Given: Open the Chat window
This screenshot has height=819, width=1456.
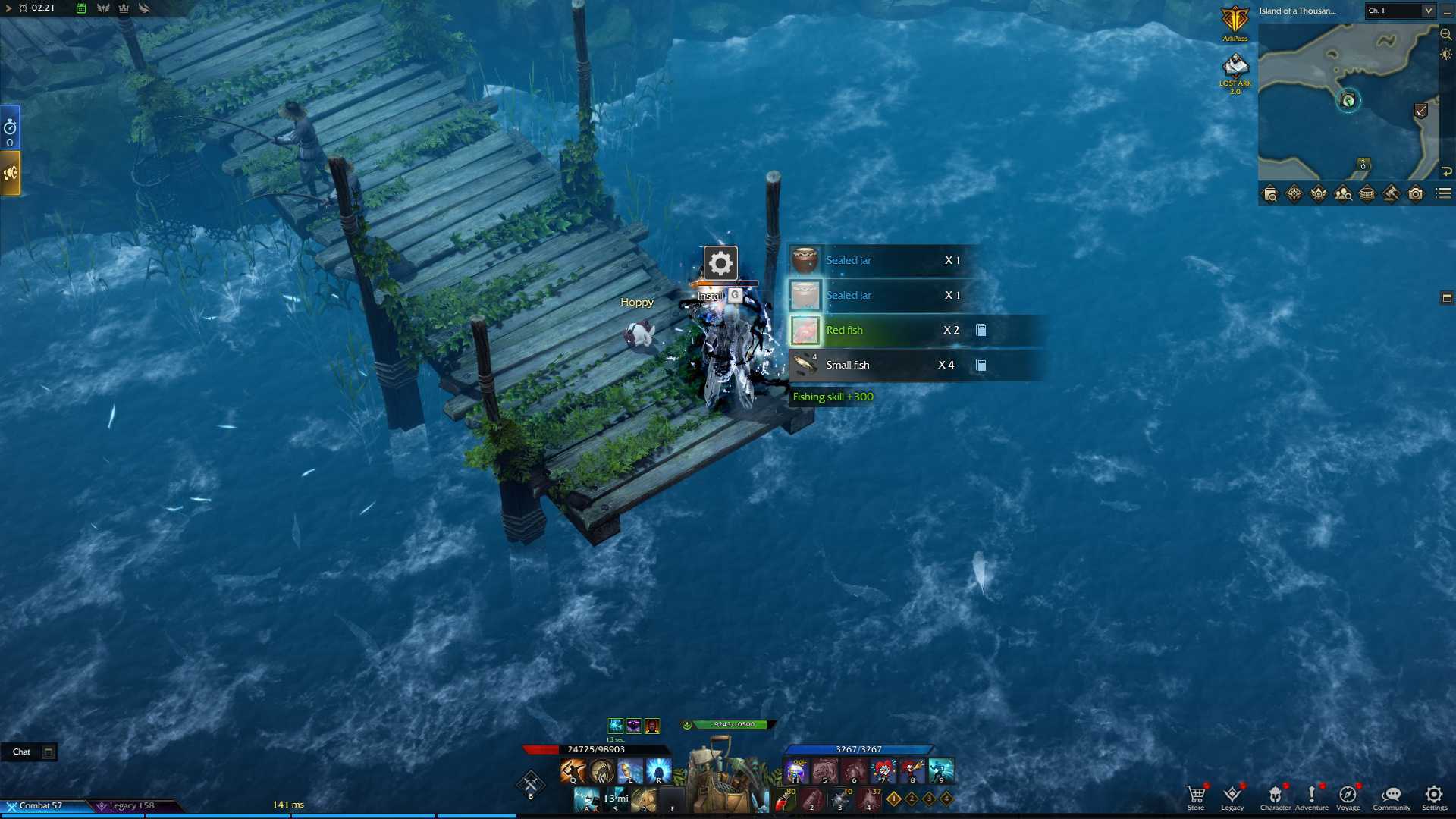Looking at the screenshot, I should (21, 752).
